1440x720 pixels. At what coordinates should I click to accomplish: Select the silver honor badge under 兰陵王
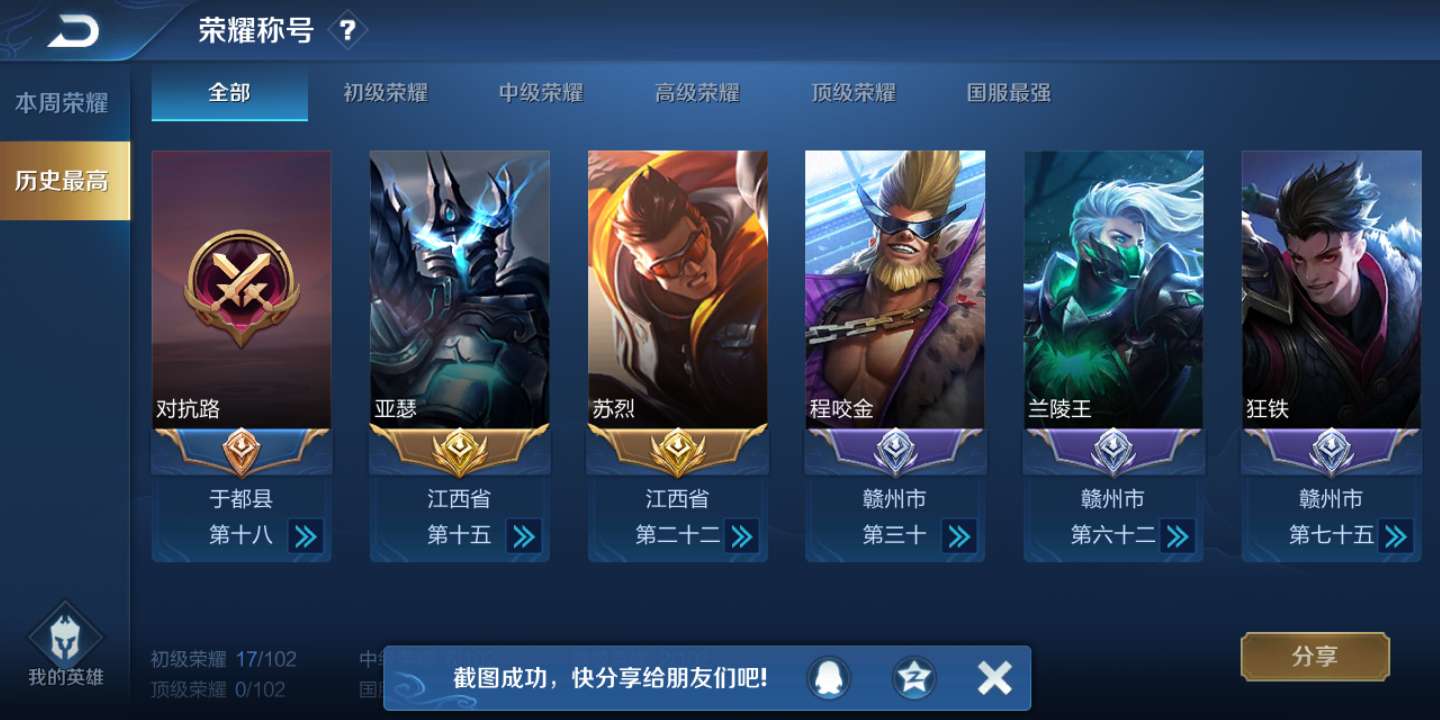point(1114,451)
